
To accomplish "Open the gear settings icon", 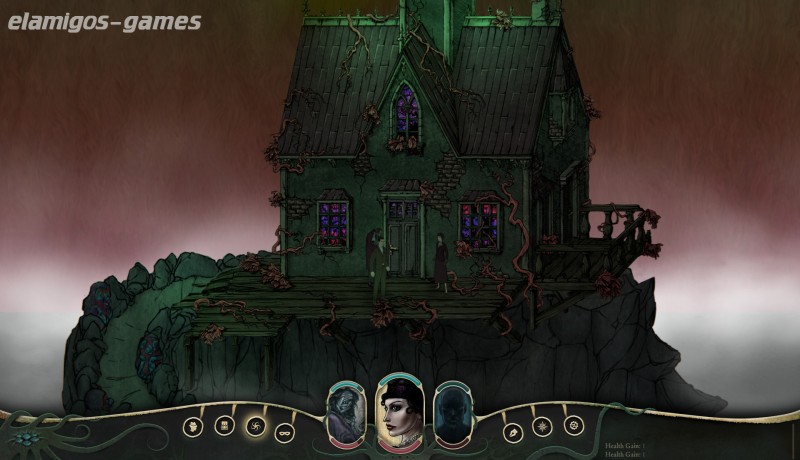I will coord(573,425).
